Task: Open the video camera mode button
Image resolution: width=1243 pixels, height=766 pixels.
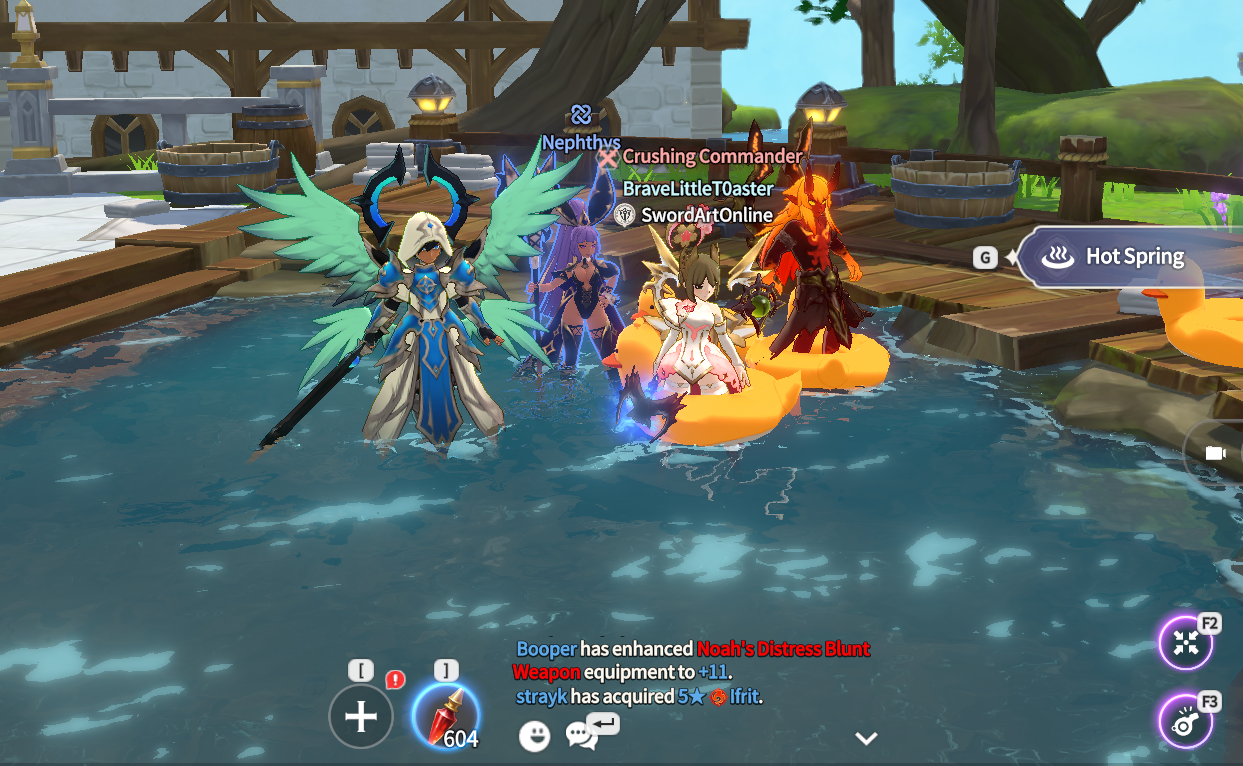Action: point(1215,453)
